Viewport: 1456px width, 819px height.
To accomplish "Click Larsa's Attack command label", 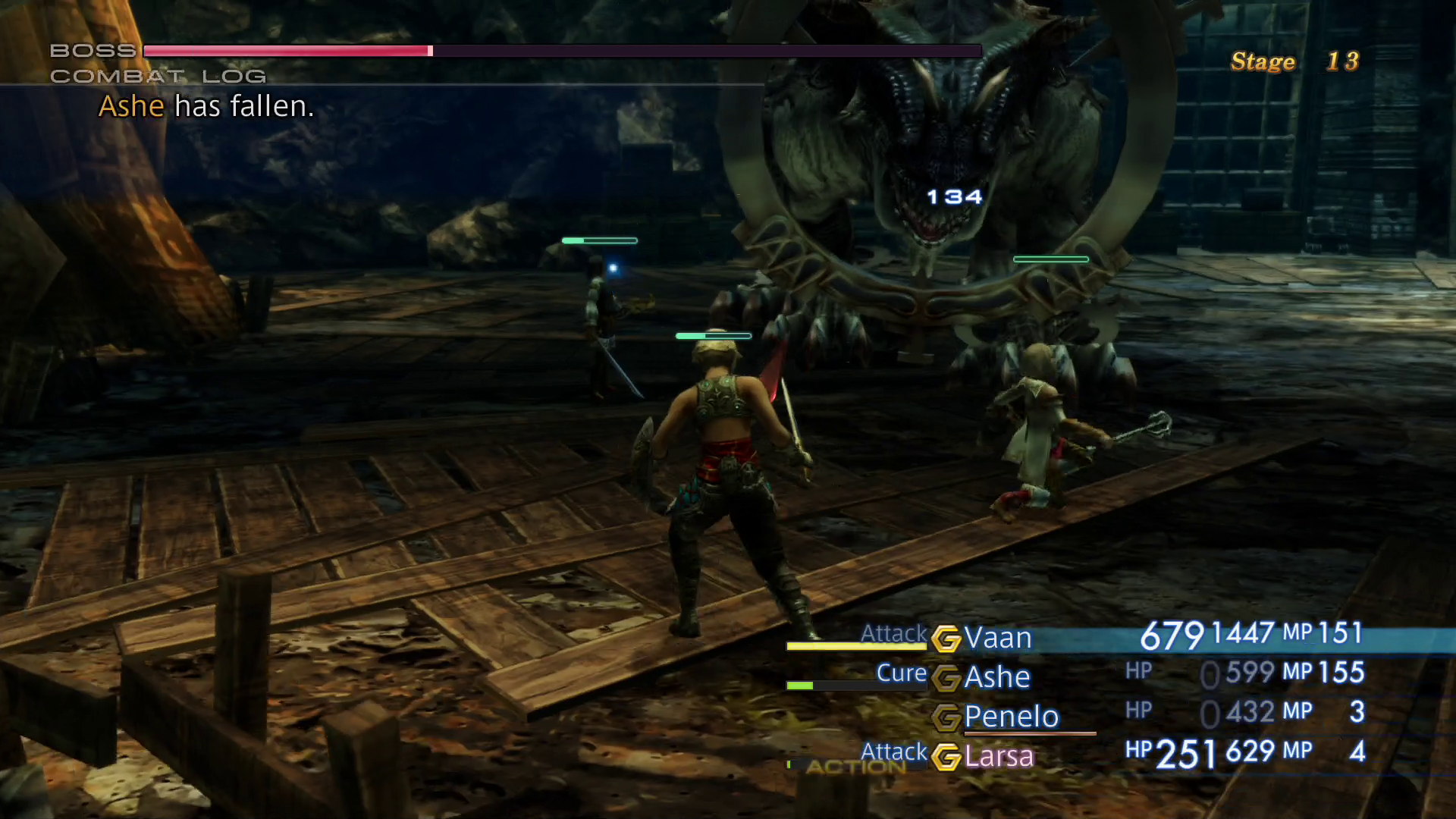I will [893, 752].
